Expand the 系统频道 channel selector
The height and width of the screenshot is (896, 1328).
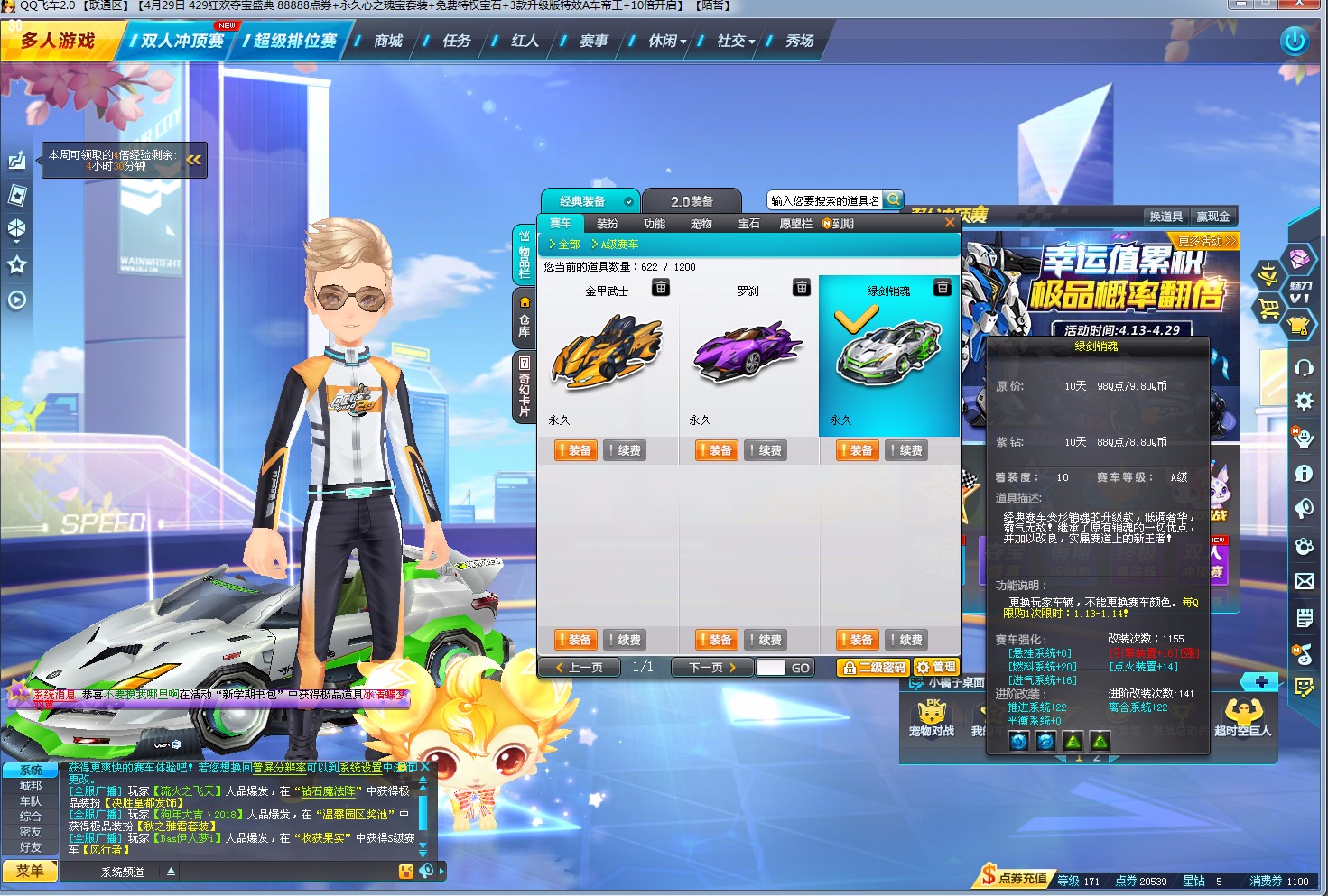pos(170,871)
